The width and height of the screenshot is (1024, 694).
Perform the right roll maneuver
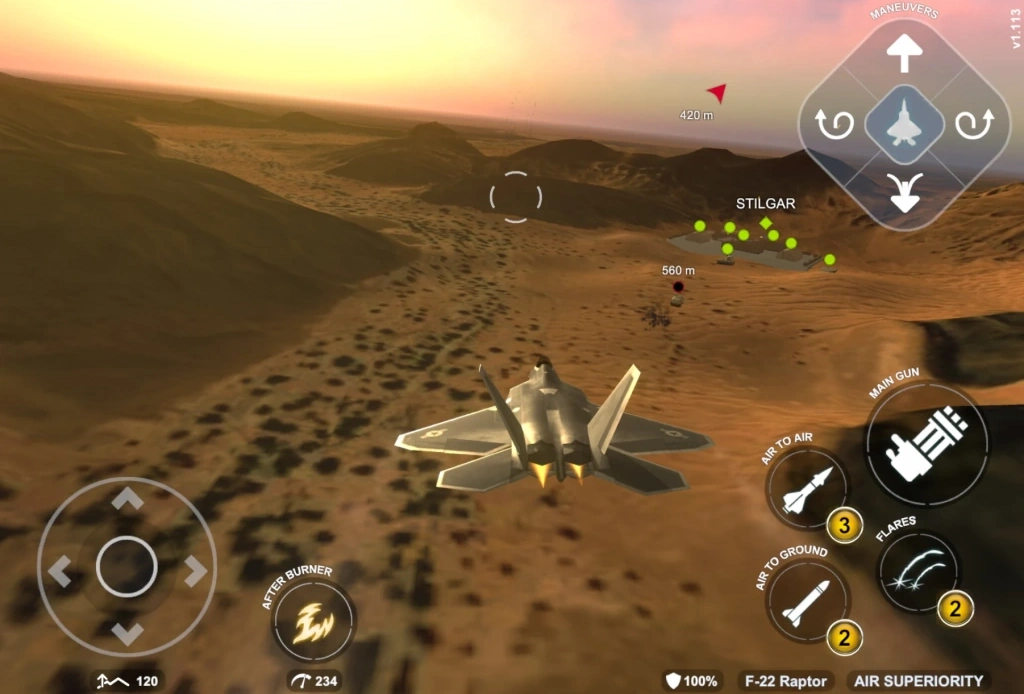(972, 125)
